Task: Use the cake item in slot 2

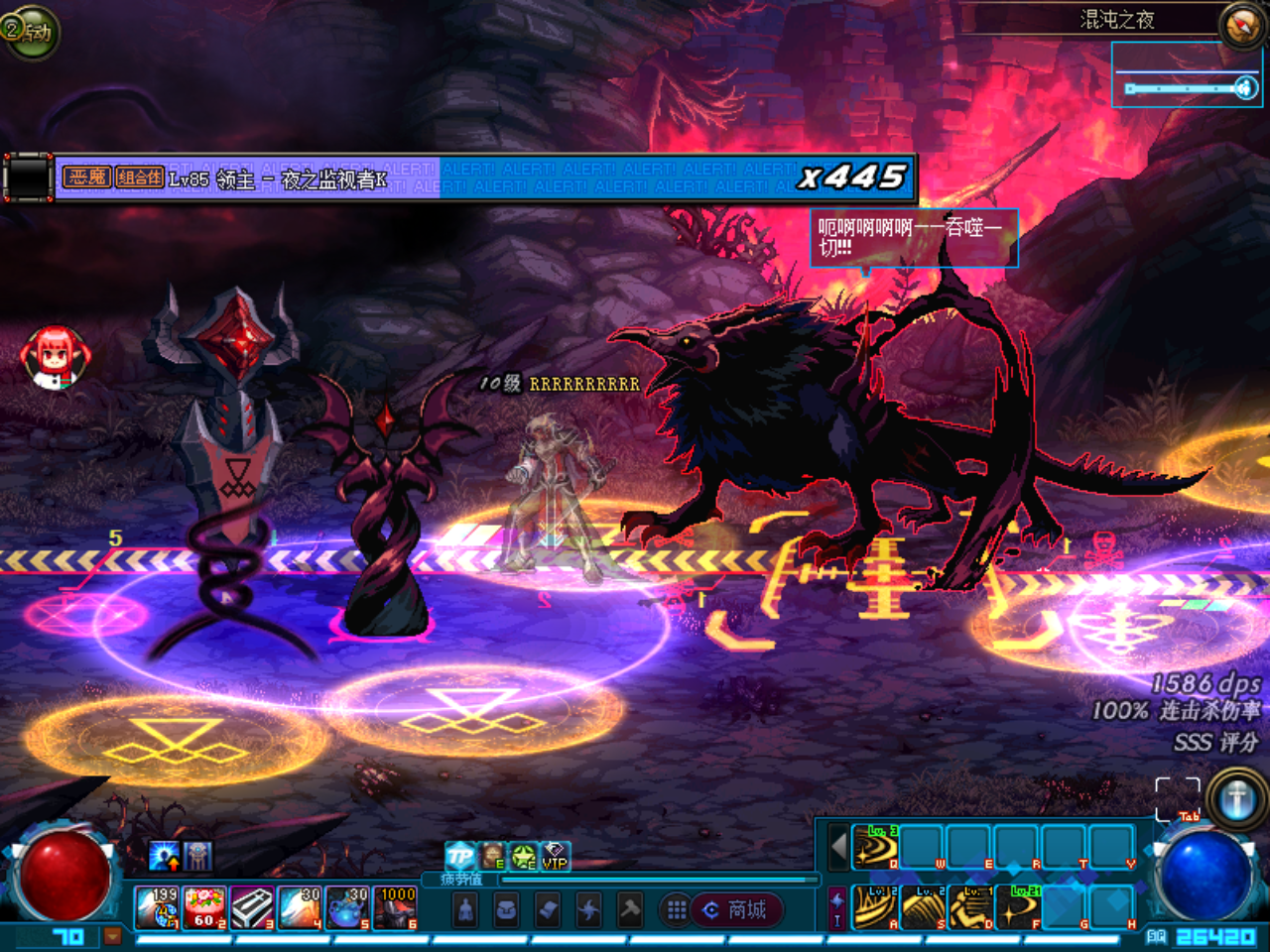Action: pos(204,907)
